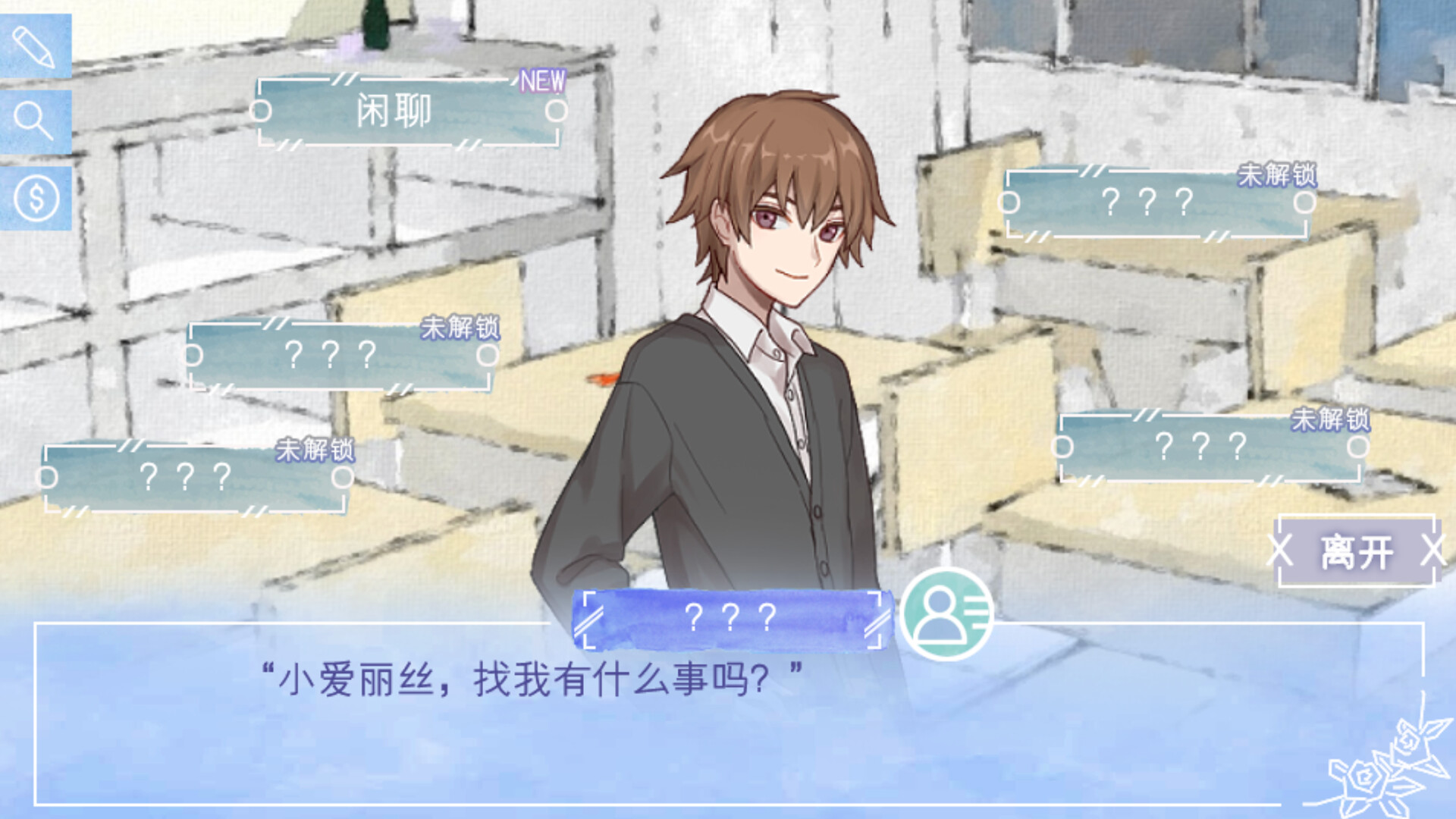The height and width of the screenshot is (819, 1456).
Task: Open the magnifying glass search tool
Action: 34,121
